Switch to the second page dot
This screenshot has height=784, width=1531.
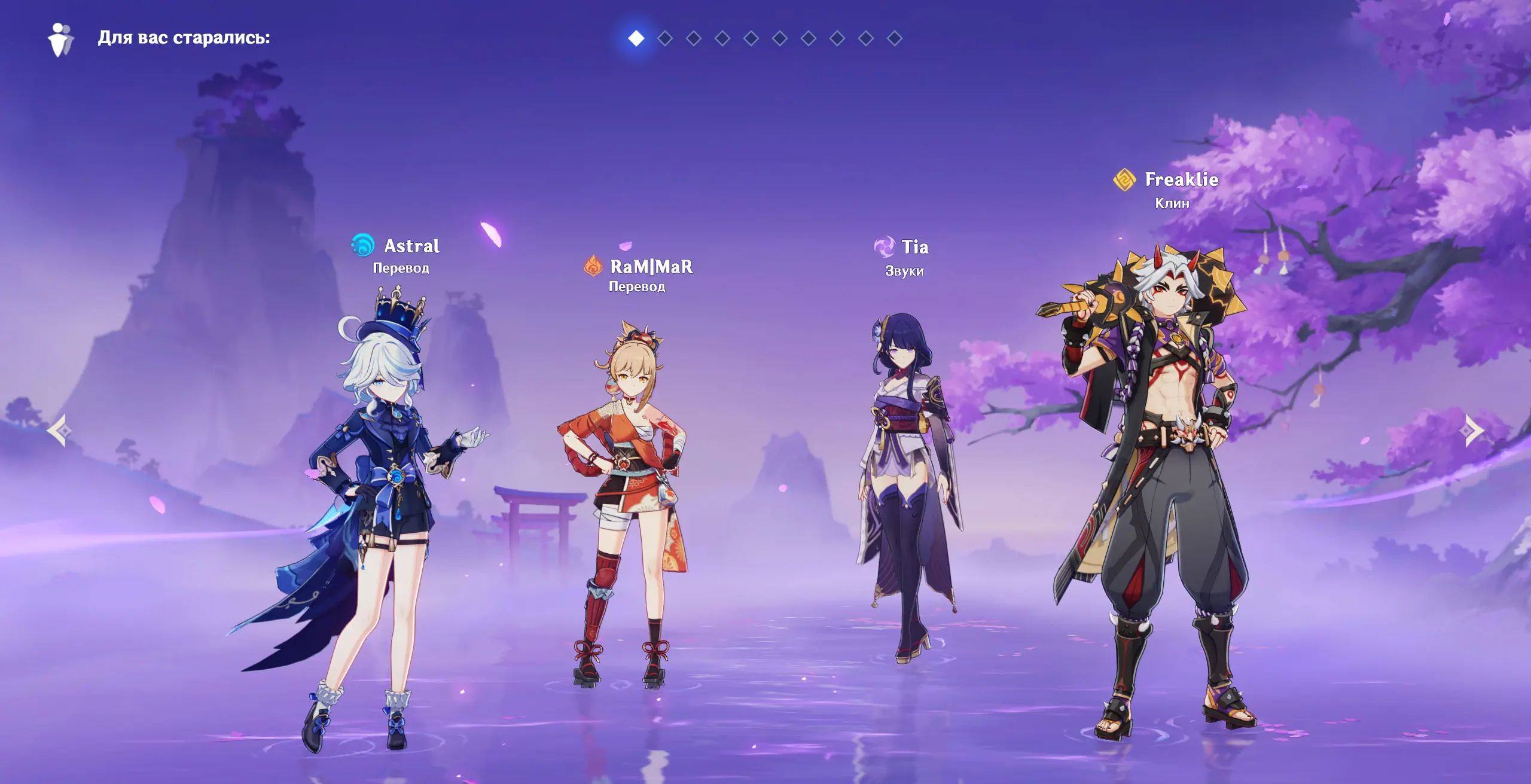664,38
